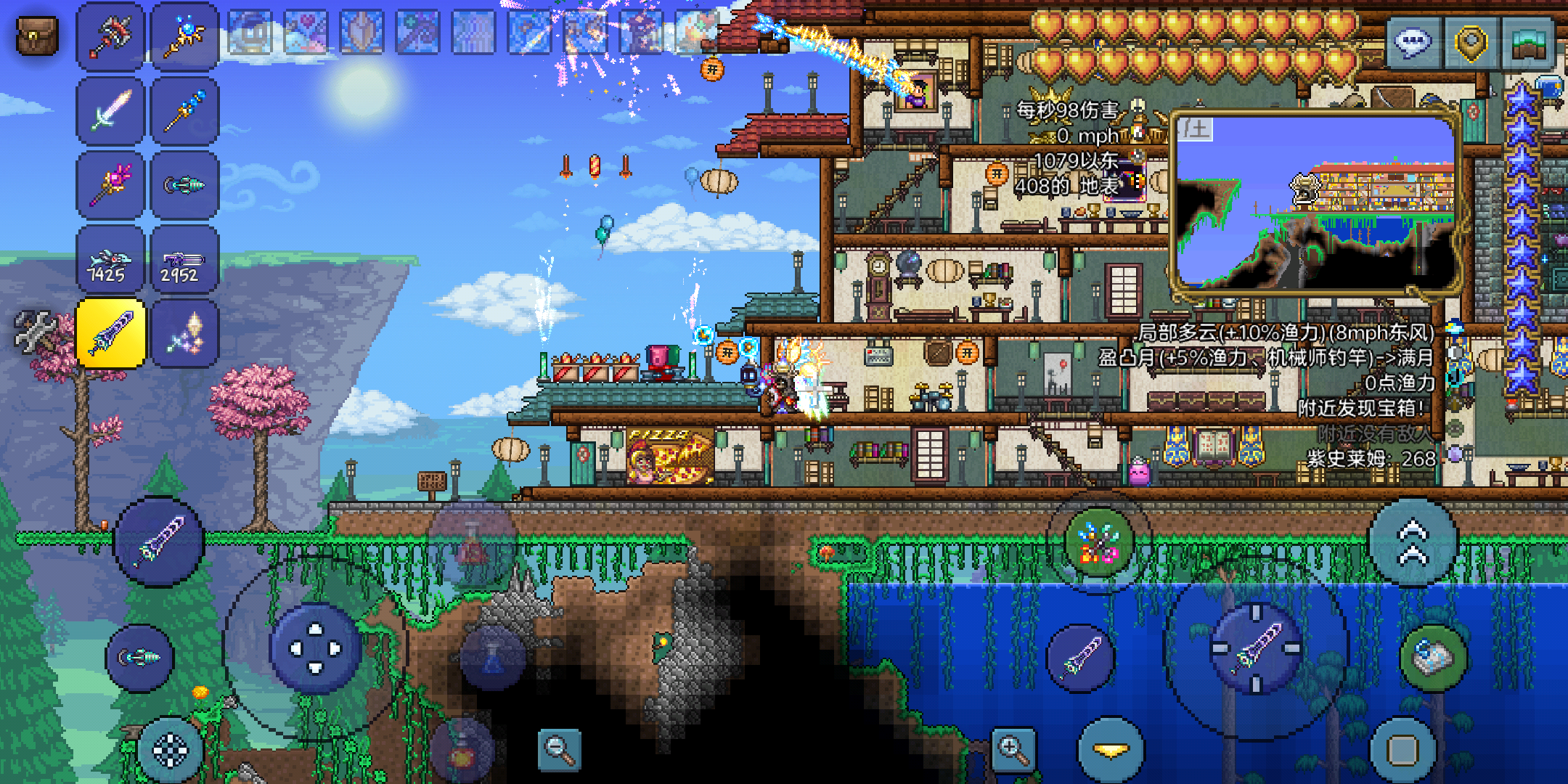Select the pink flower staff slot
Viewport: 1568px width, 784px height.
tap(110, 184)
